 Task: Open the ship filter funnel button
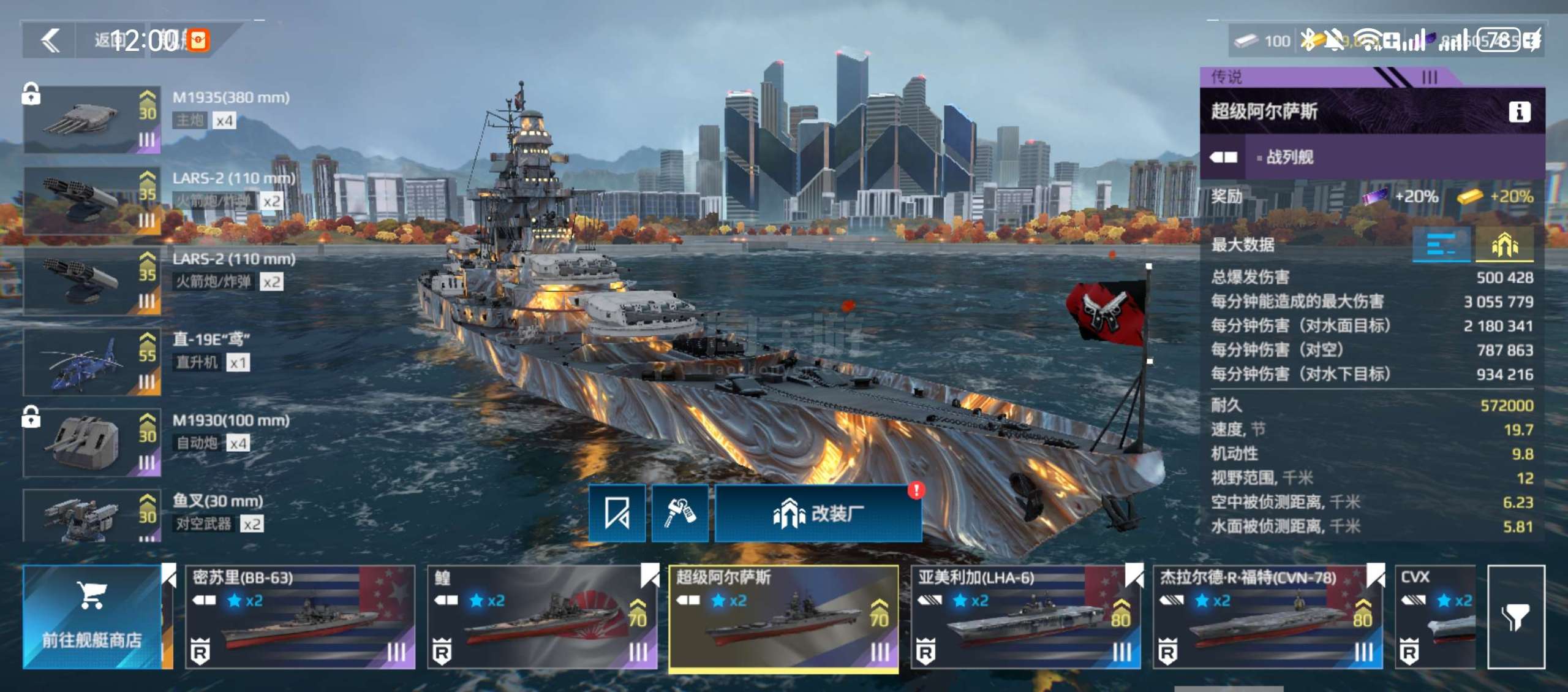(x=1515, y=617)
